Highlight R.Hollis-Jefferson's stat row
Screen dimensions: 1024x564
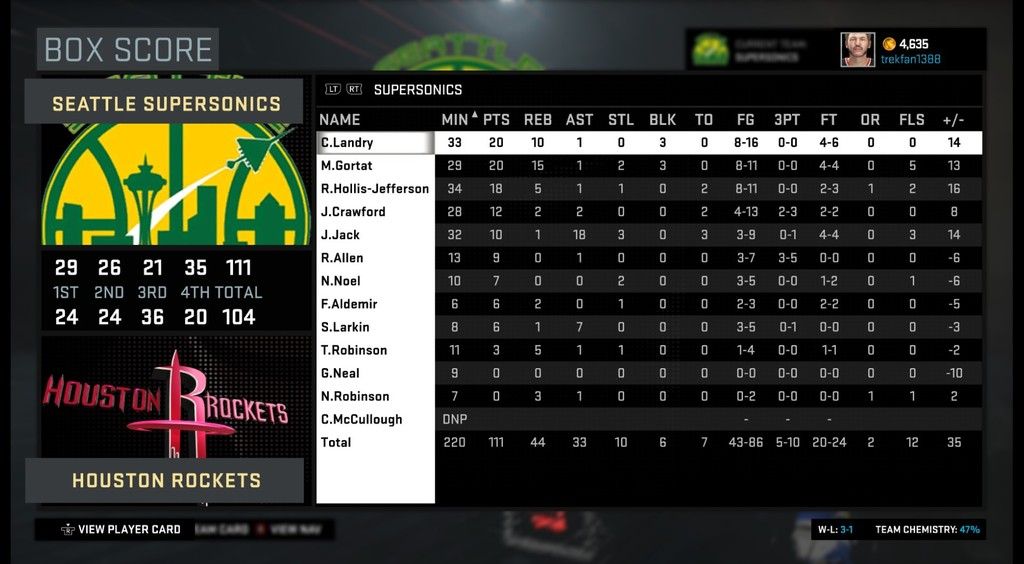pos(374,189)
